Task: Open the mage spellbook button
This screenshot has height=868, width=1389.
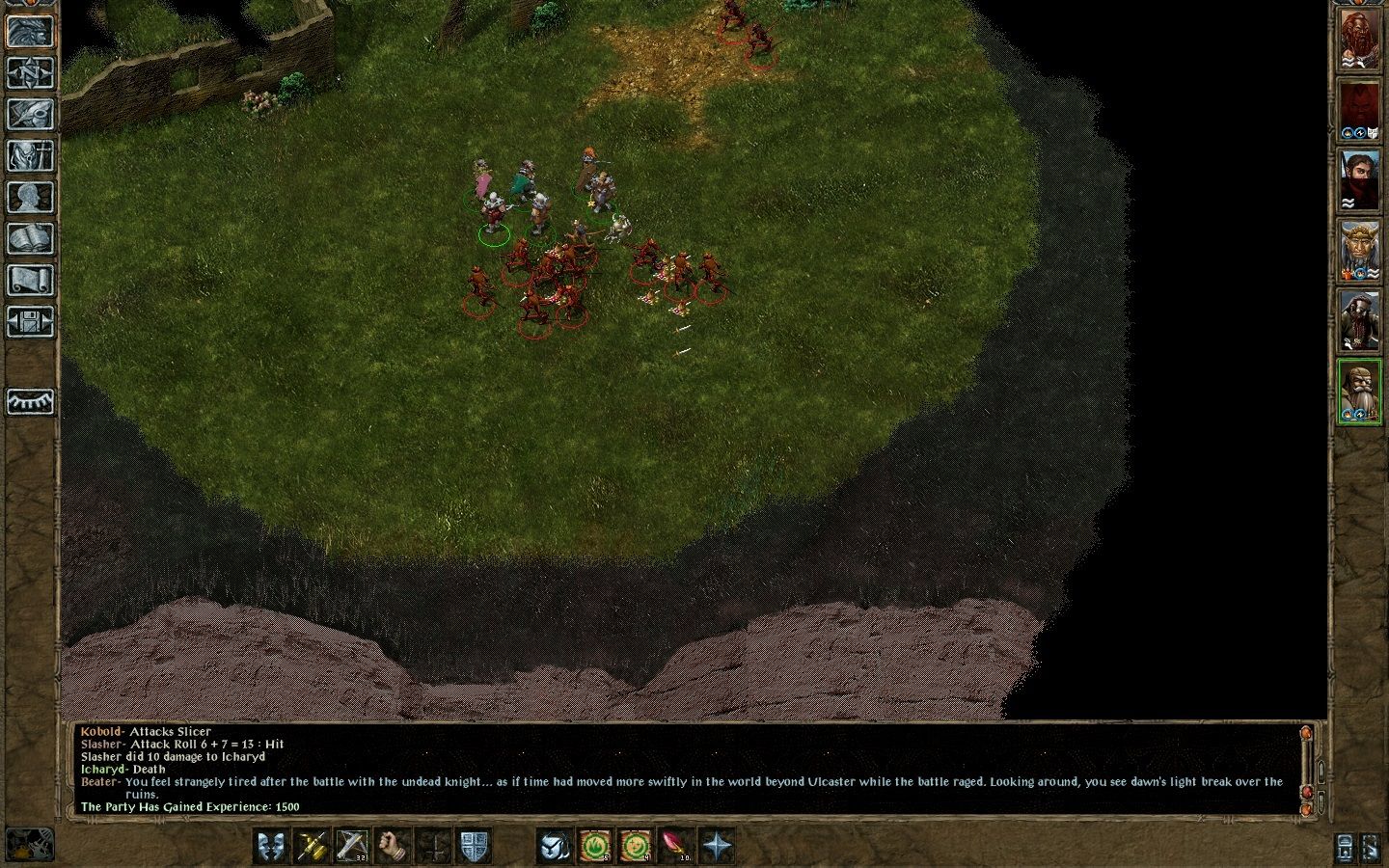Action: point(30,238)
